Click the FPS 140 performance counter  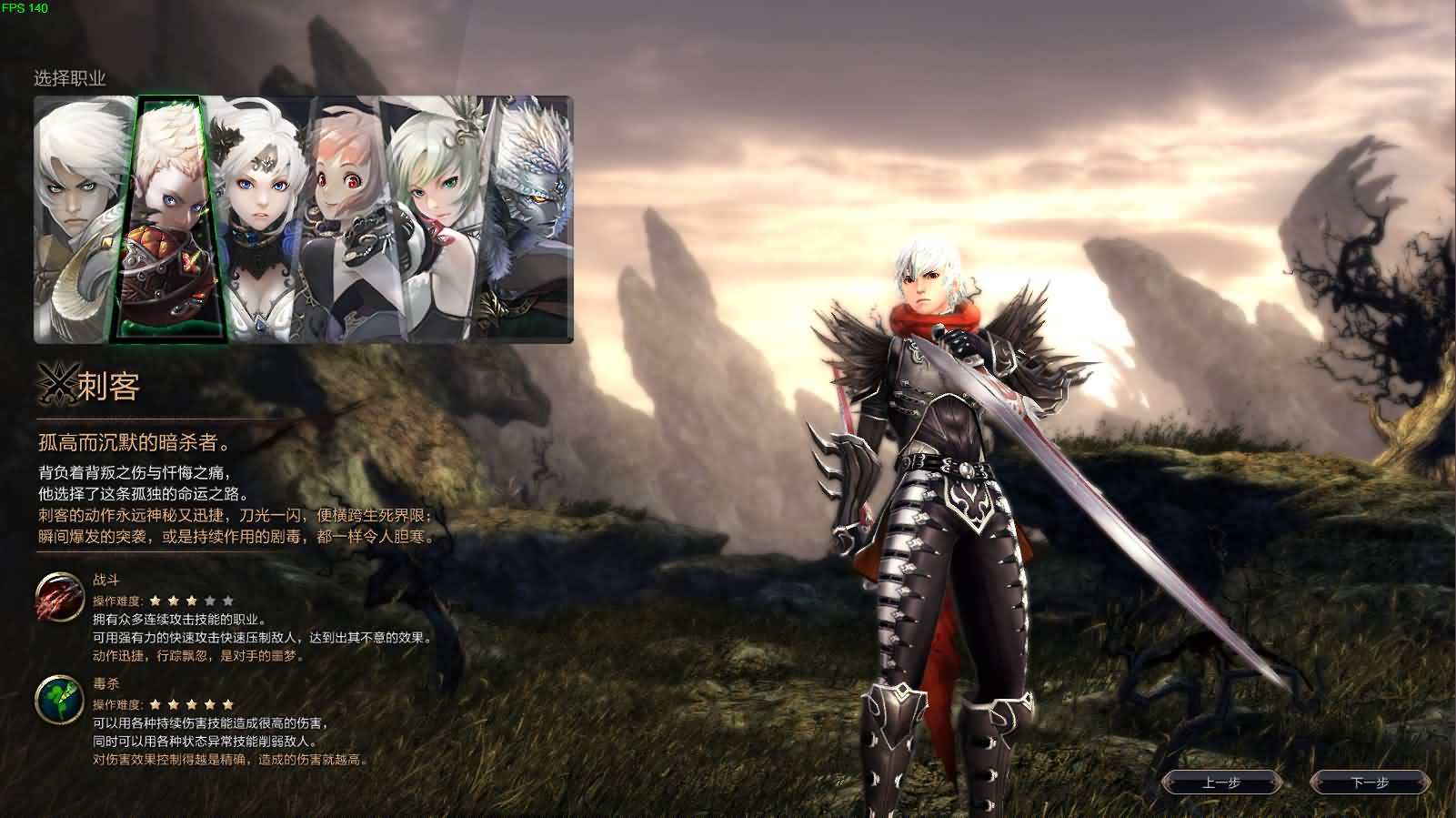[x=25, y=9]
